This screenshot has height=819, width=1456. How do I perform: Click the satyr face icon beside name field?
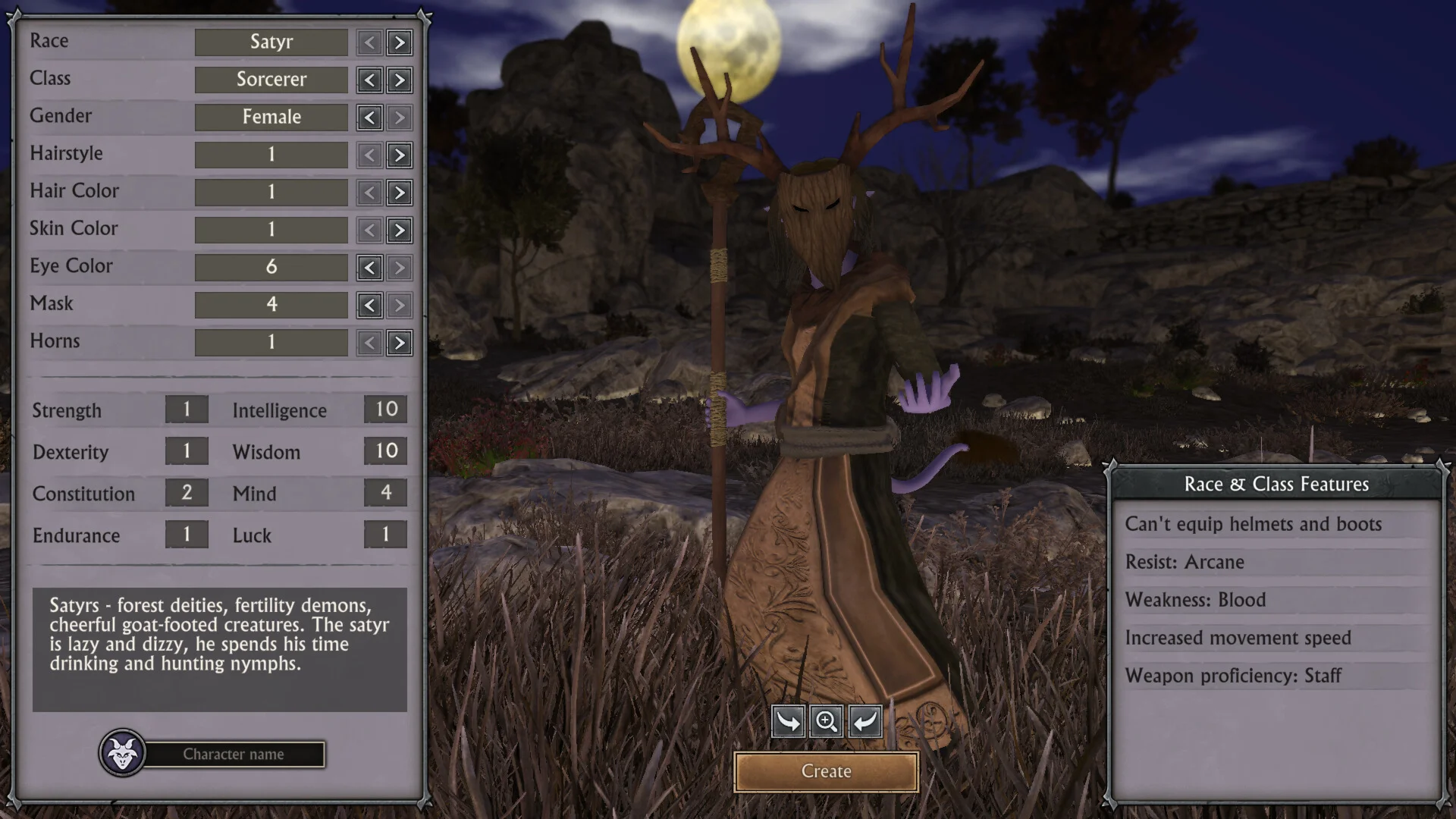pos(122,753)
